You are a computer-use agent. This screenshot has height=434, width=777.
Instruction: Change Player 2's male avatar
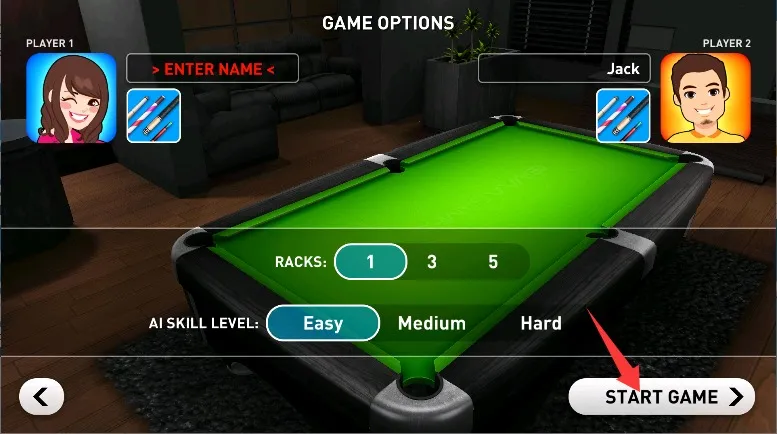click(x=705, y=98)
